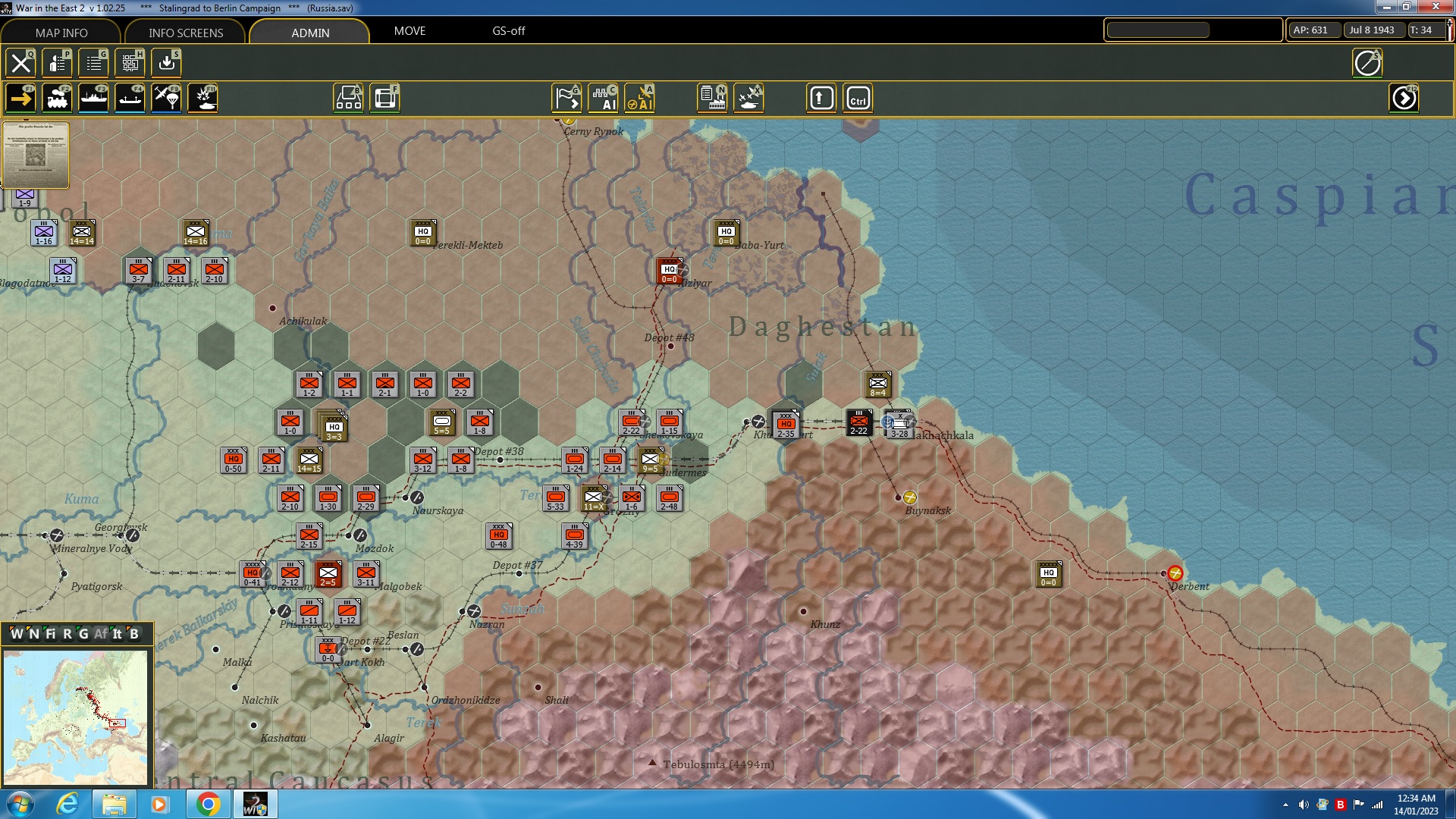Click the text input field near AP counter
Viewport: 1456px width, 819px height.
(x=1156, y=30)
